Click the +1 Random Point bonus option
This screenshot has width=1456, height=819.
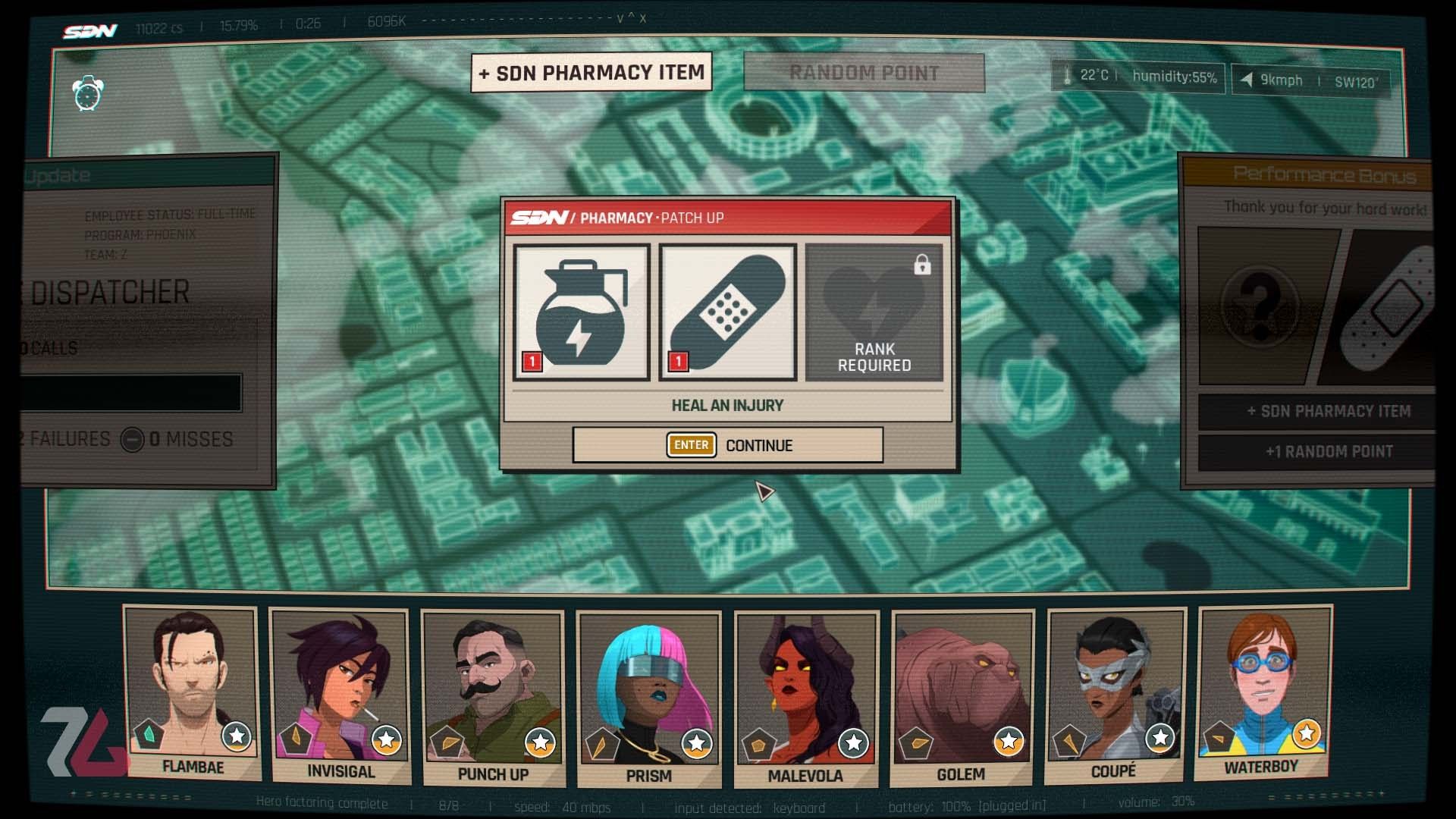1329,452
